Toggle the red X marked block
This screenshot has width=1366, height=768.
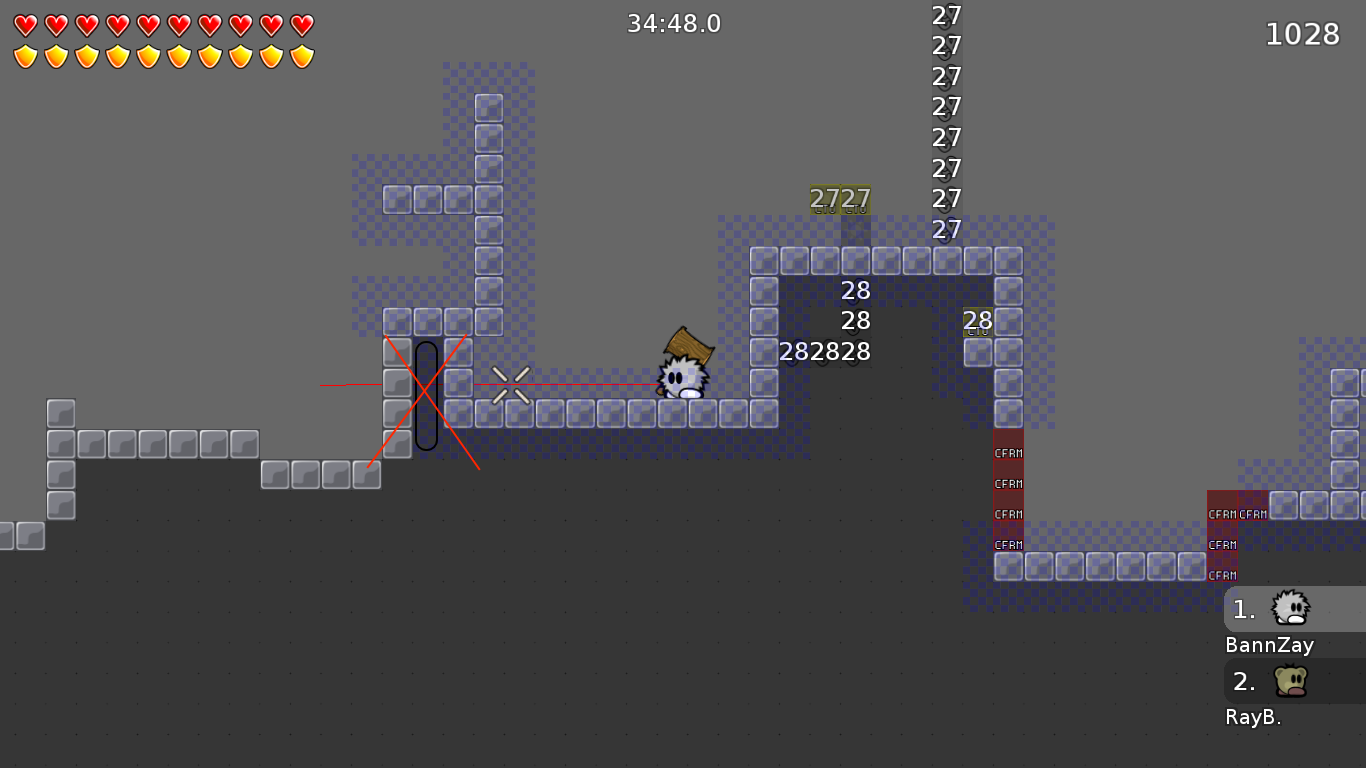coord(423,390)
